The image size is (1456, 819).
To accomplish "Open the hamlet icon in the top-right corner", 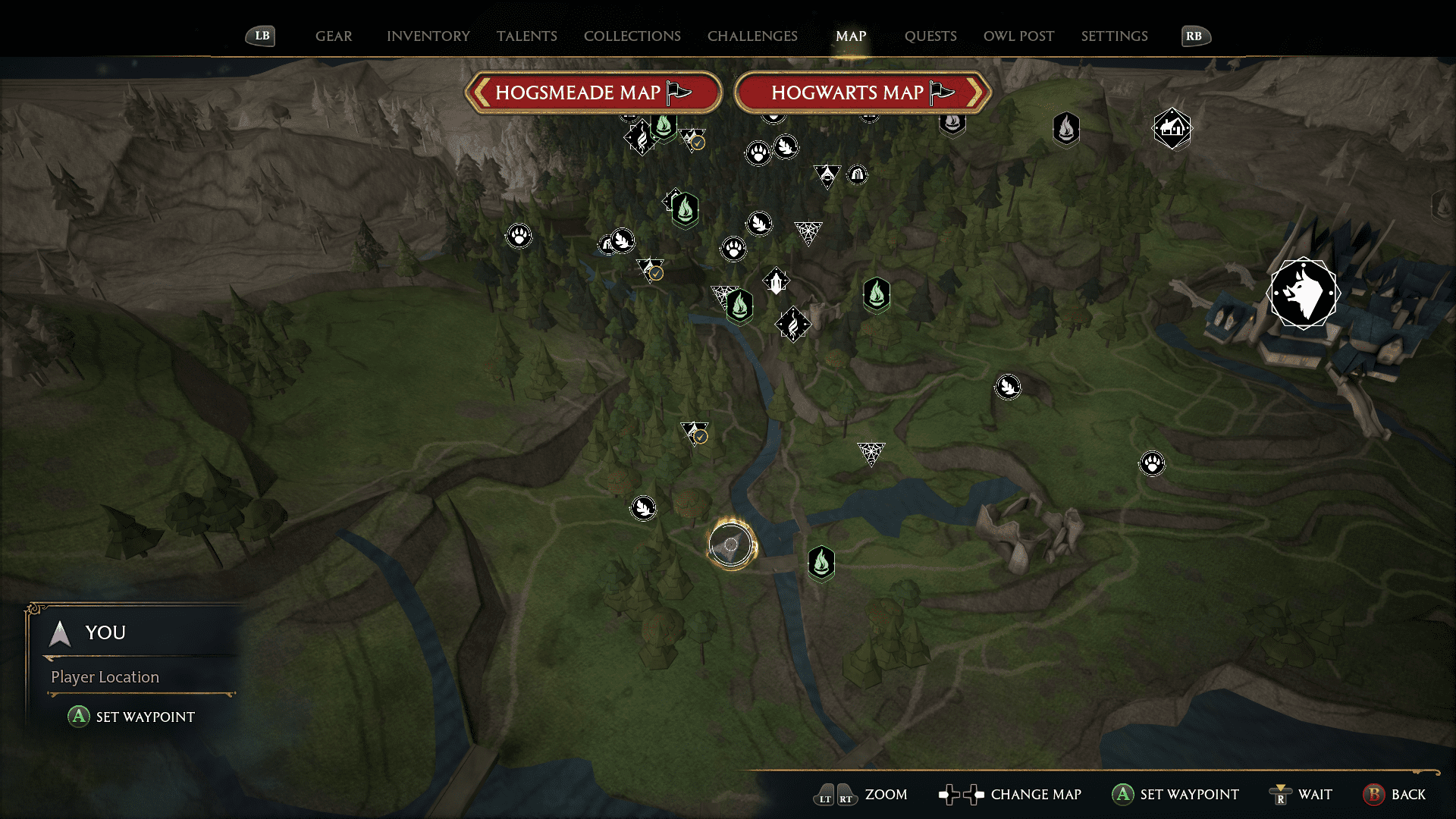I will click(x=1172, y=129).
